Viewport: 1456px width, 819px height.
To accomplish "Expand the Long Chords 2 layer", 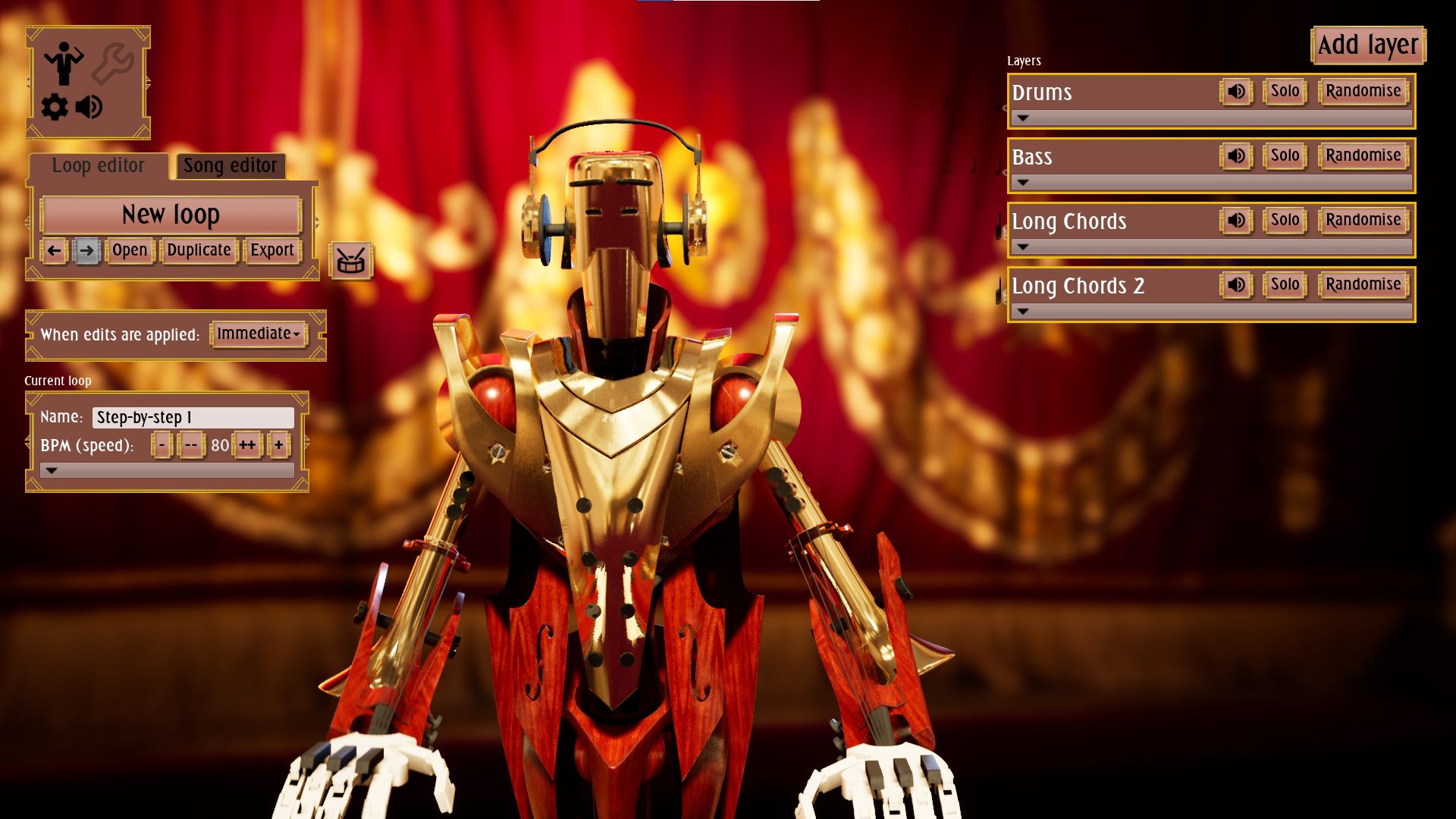I will coord(1023,312).
